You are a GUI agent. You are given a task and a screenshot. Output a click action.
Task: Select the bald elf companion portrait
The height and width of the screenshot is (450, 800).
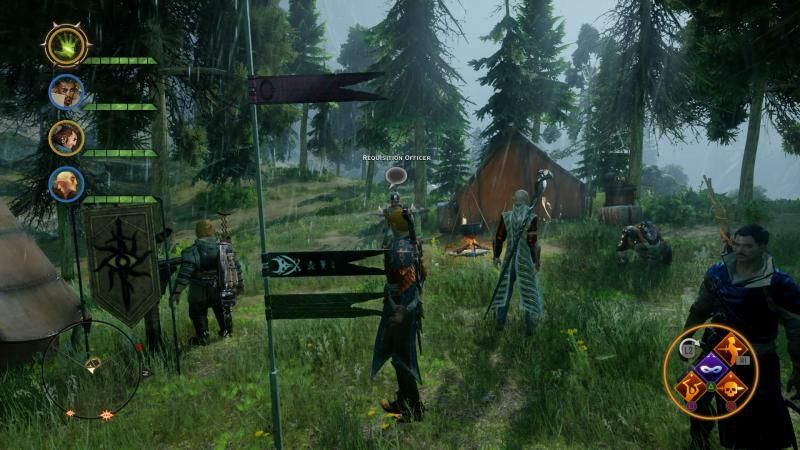(66, 184)
